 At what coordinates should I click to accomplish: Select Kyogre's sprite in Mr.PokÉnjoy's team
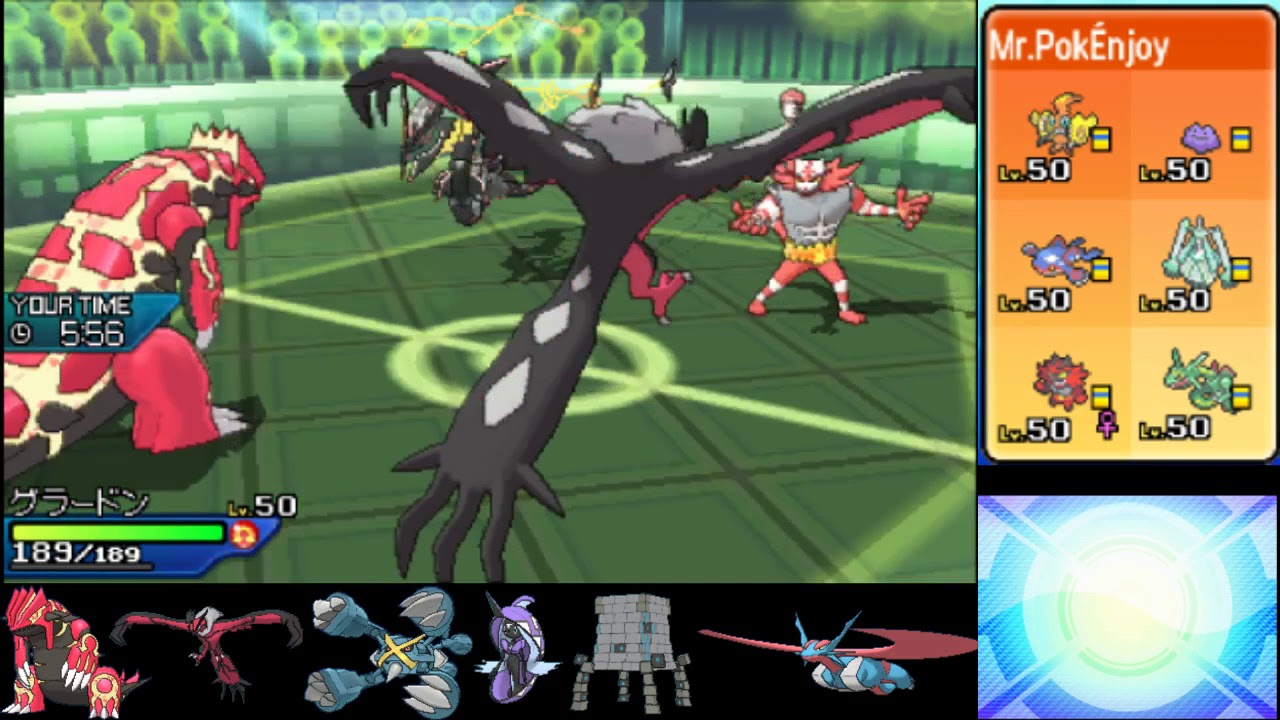coord(1055,260)
